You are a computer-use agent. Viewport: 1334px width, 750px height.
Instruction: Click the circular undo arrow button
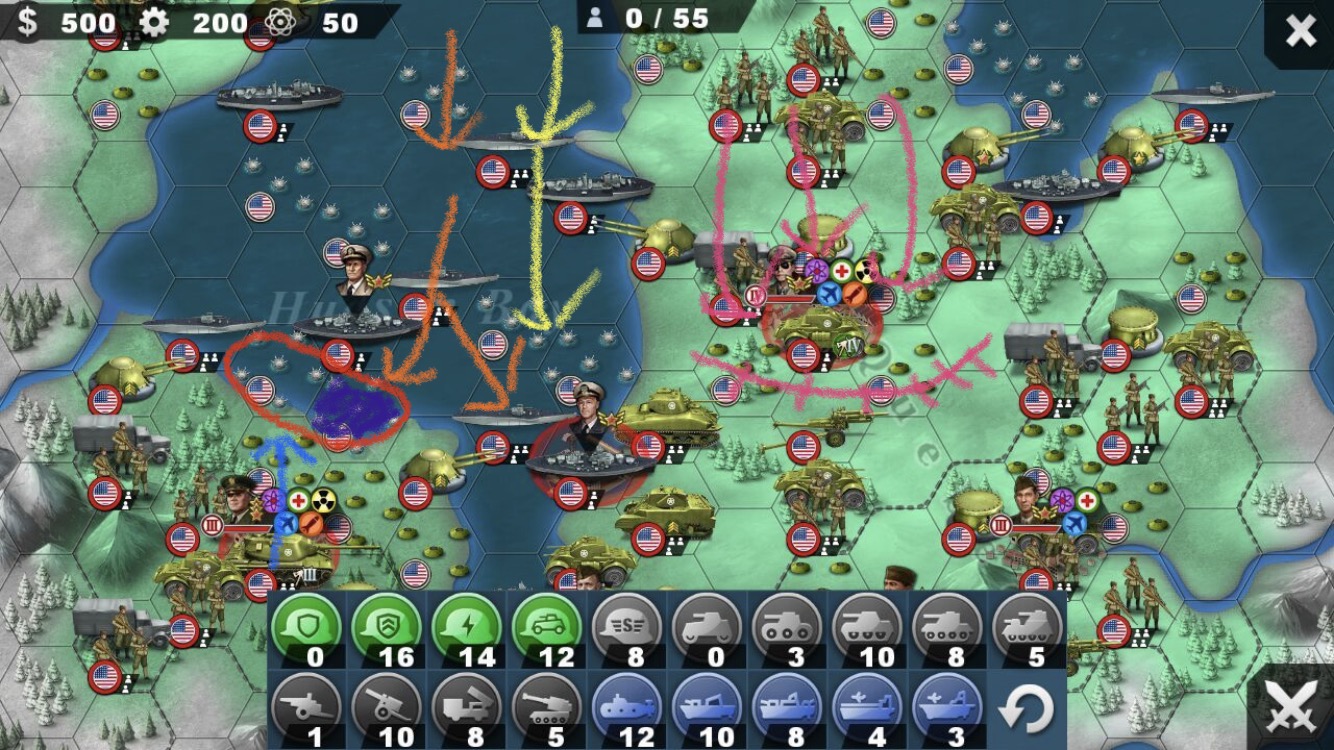coord(1025,710)
